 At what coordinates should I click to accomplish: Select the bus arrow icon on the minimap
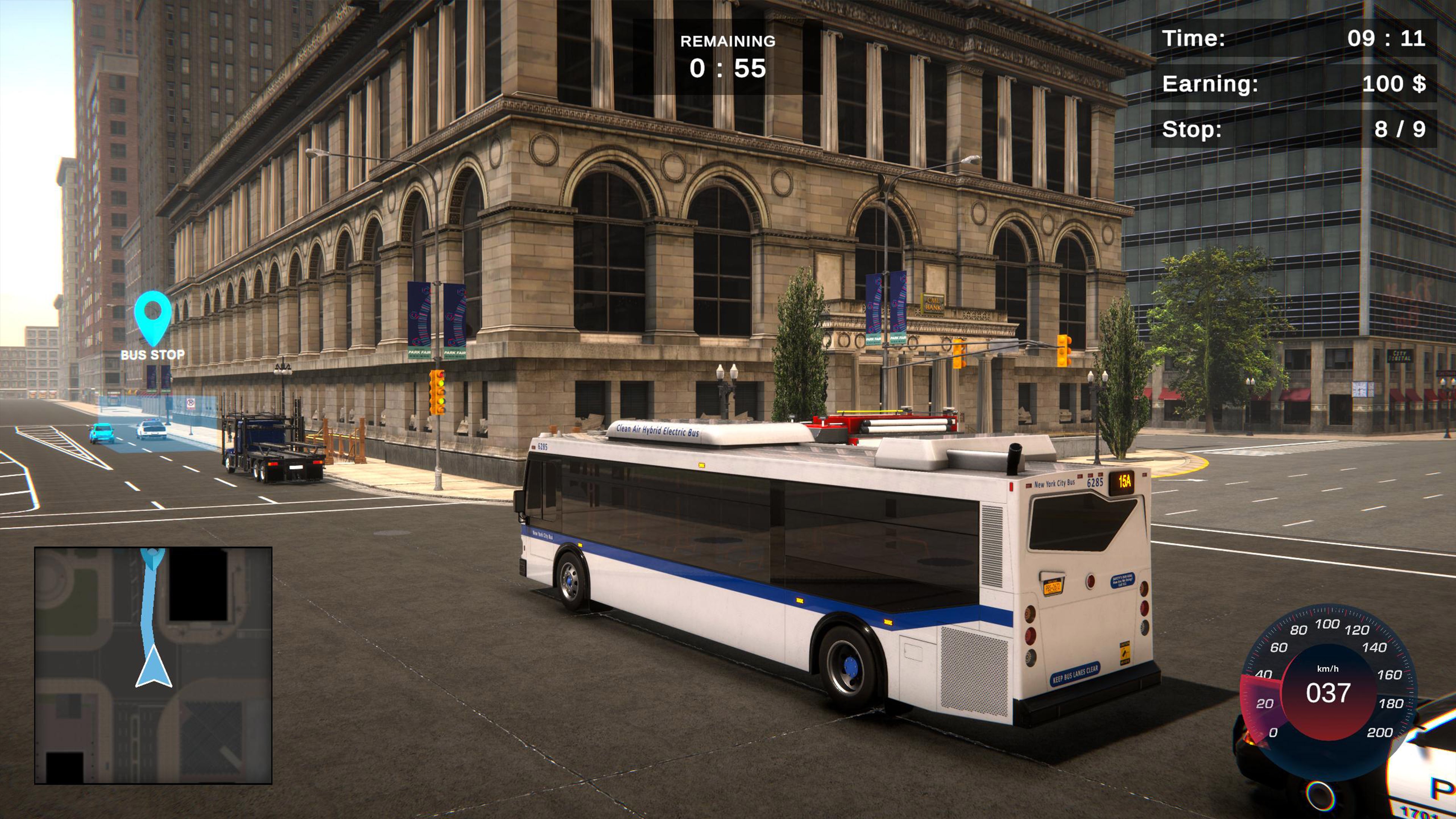pyautogui.click(x=154, y=667)
